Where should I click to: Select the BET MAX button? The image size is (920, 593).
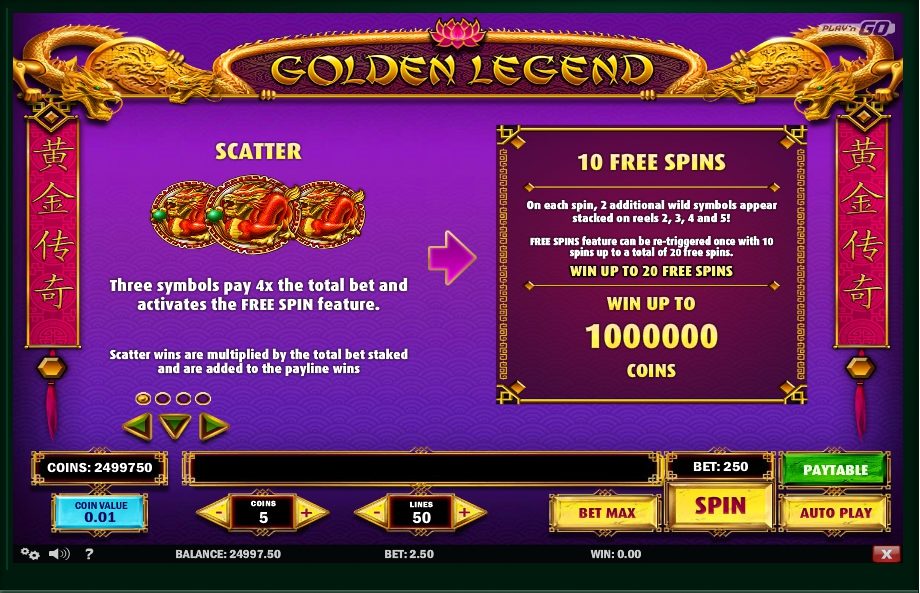pyautogui.click(x=606, y=513)
